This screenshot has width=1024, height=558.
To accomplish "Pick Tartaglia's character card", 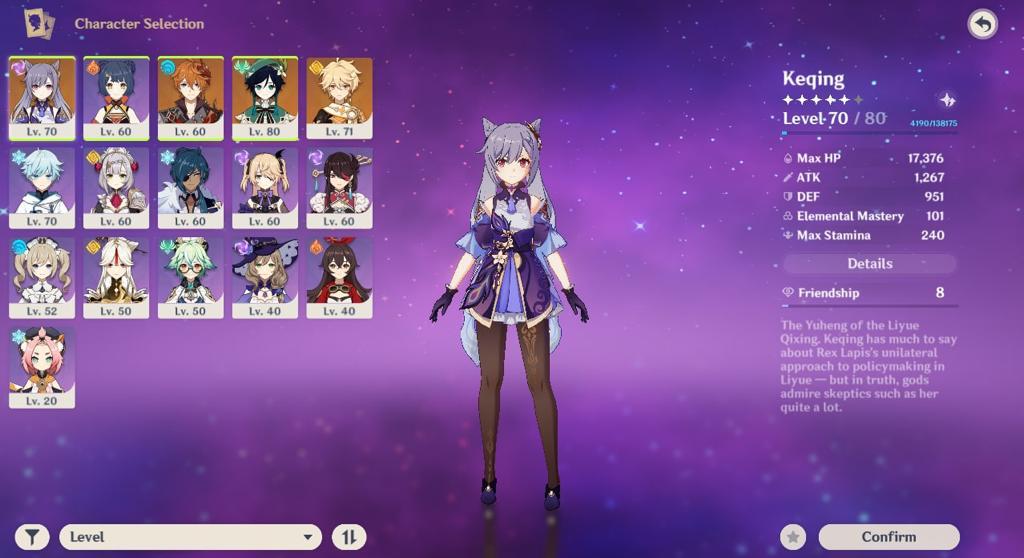I will pos(190,97).
